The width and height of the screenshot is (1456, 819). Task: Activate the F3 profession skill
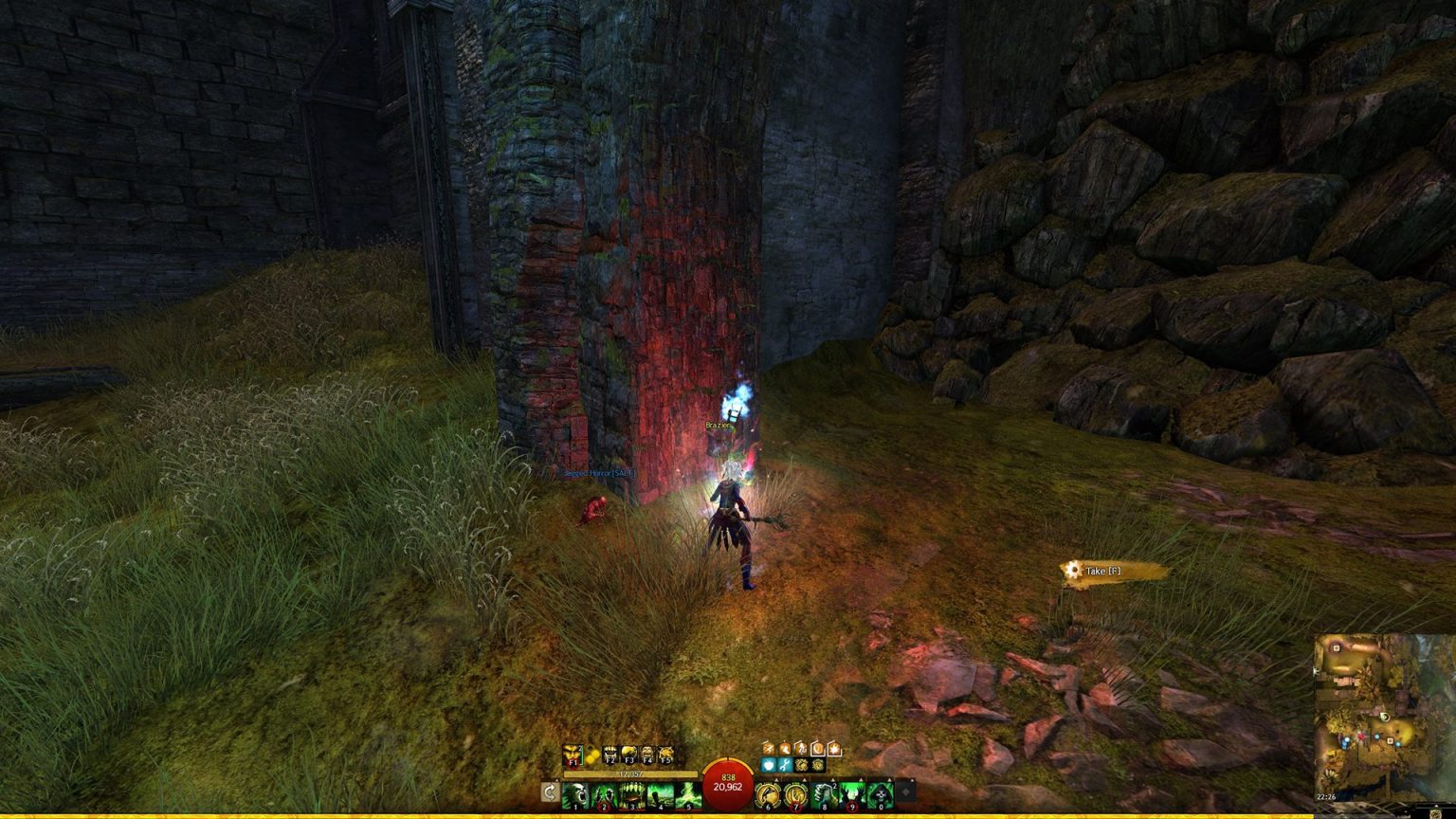[x=628, y=755]
